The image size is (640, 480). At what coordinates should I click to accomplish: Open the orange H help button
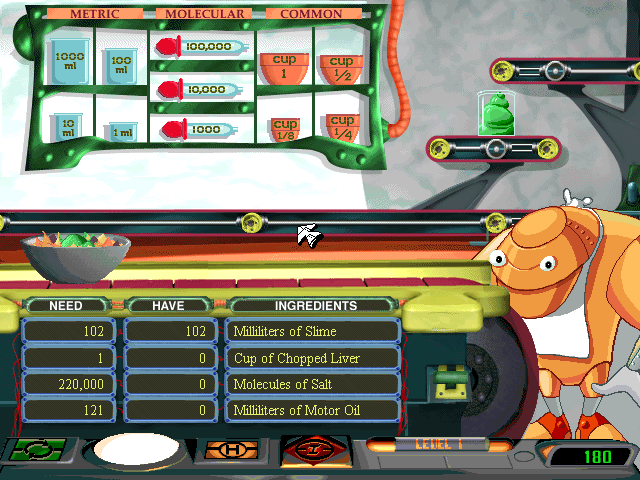coord(232,451)
